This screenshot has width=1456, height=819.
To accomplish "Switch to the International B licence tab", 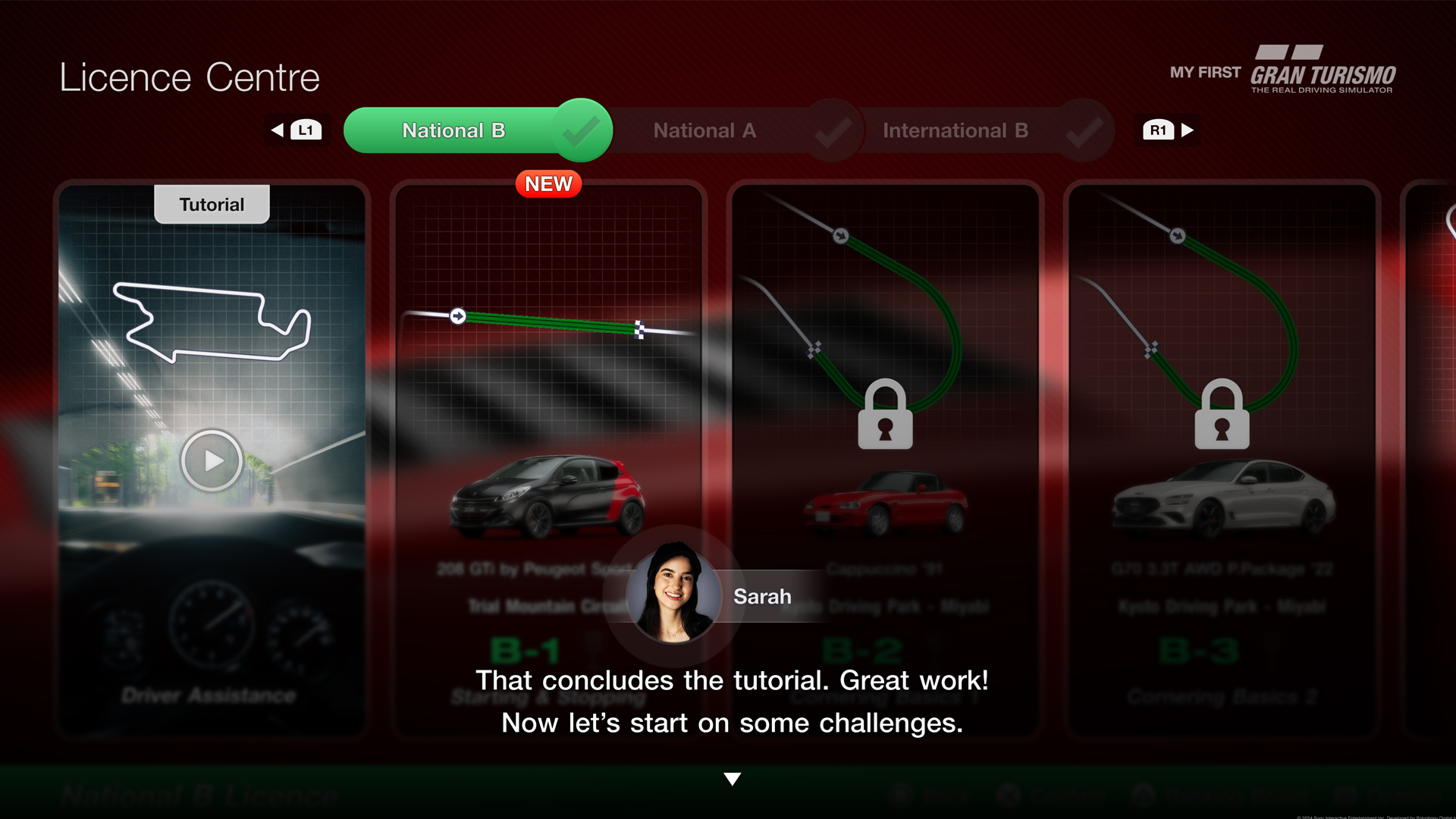I will [954, 130].
